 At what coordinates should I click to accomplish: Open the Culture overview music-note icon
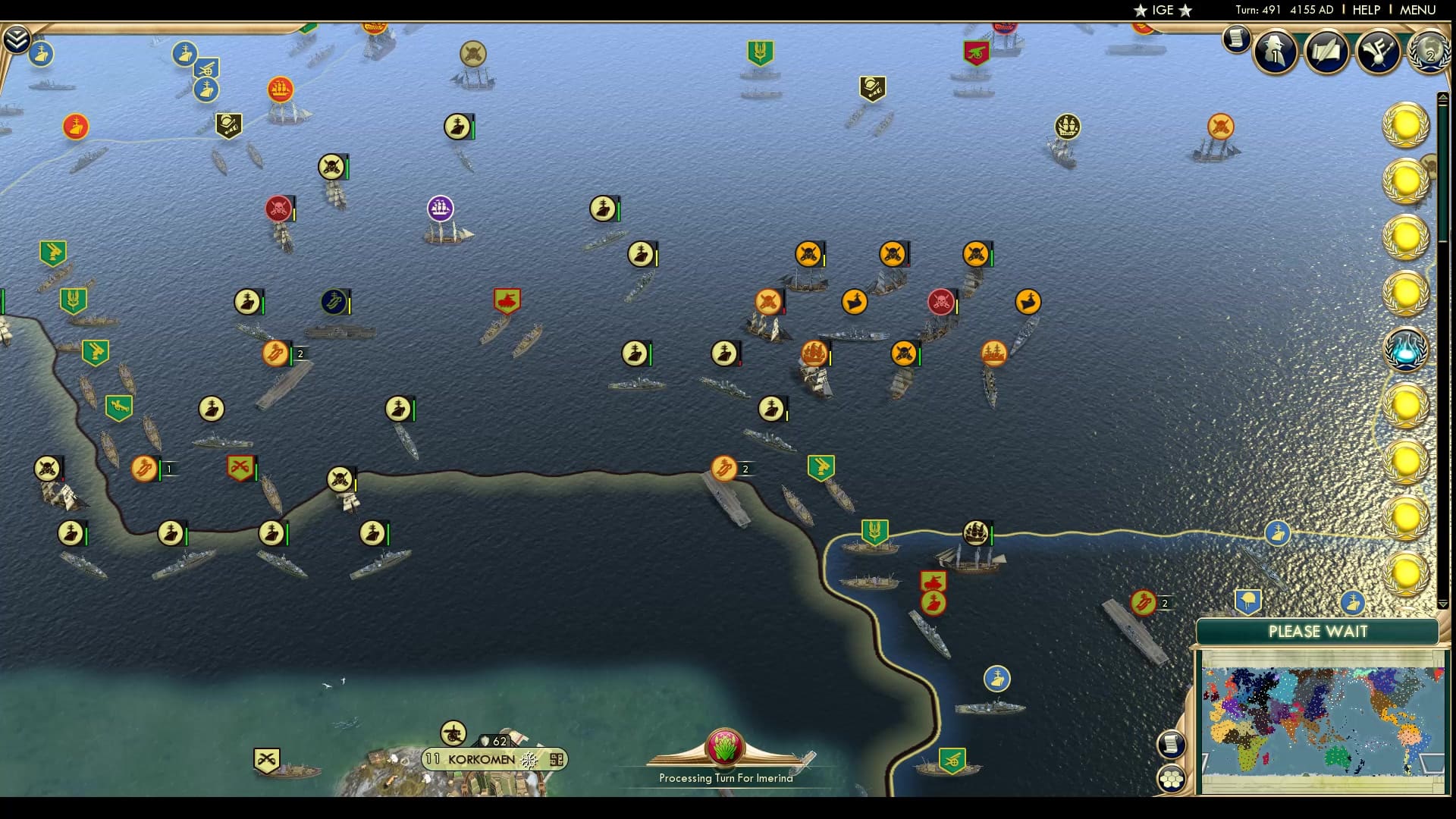(x=1379, y=52)
